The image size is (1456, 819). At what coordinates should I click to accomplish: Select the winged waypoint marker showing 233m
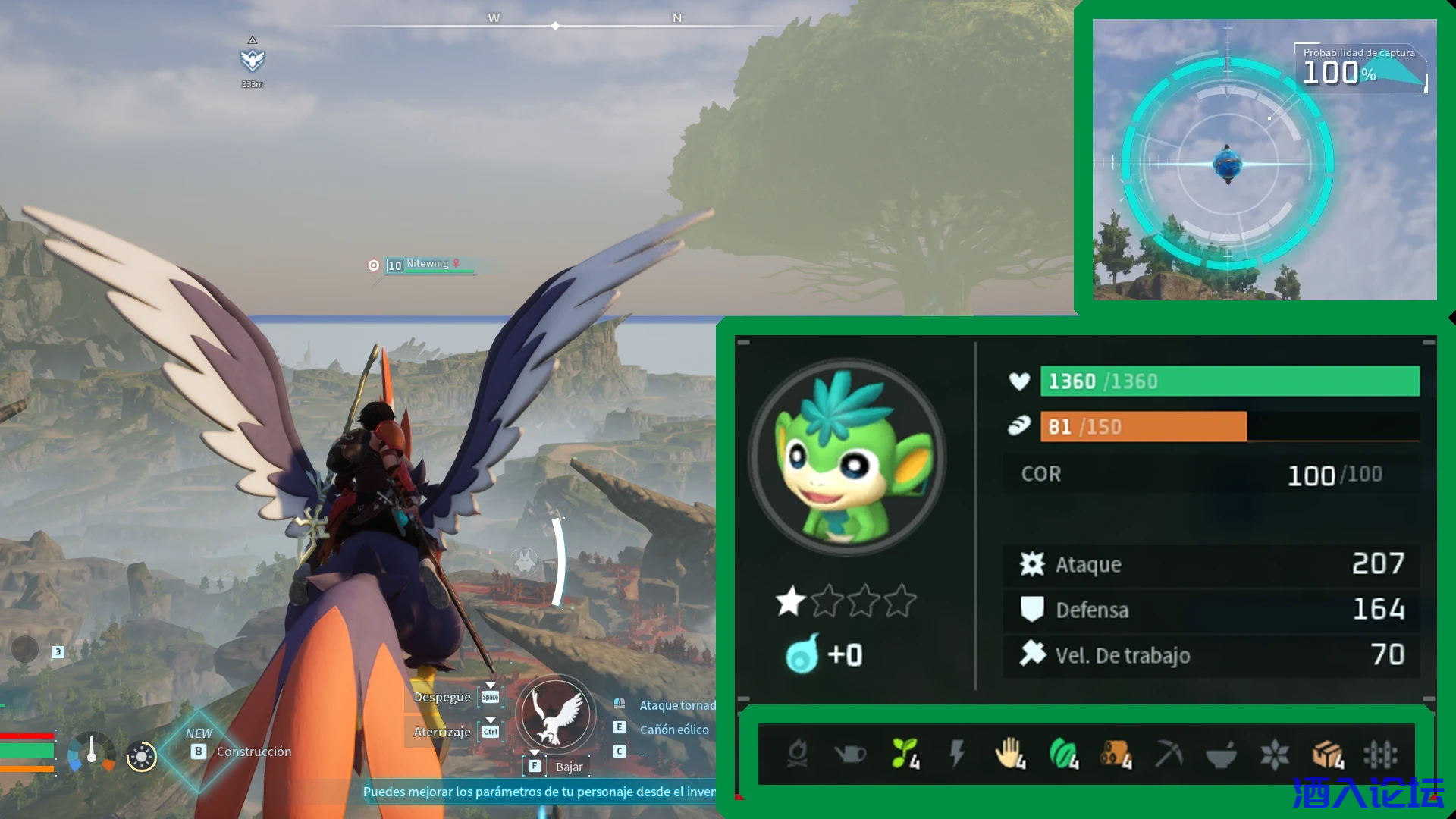[253, 61]
